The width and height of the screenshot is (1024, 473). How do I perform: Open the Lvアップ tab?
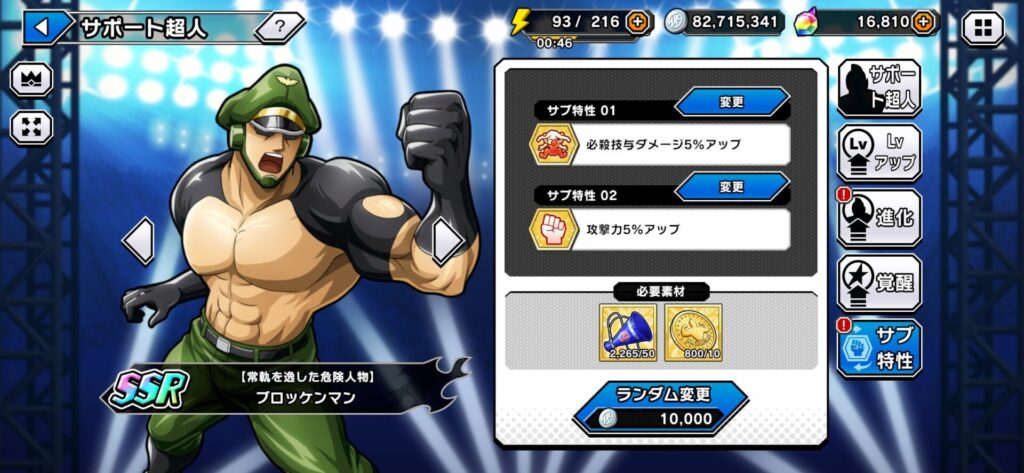click(879, 153)
